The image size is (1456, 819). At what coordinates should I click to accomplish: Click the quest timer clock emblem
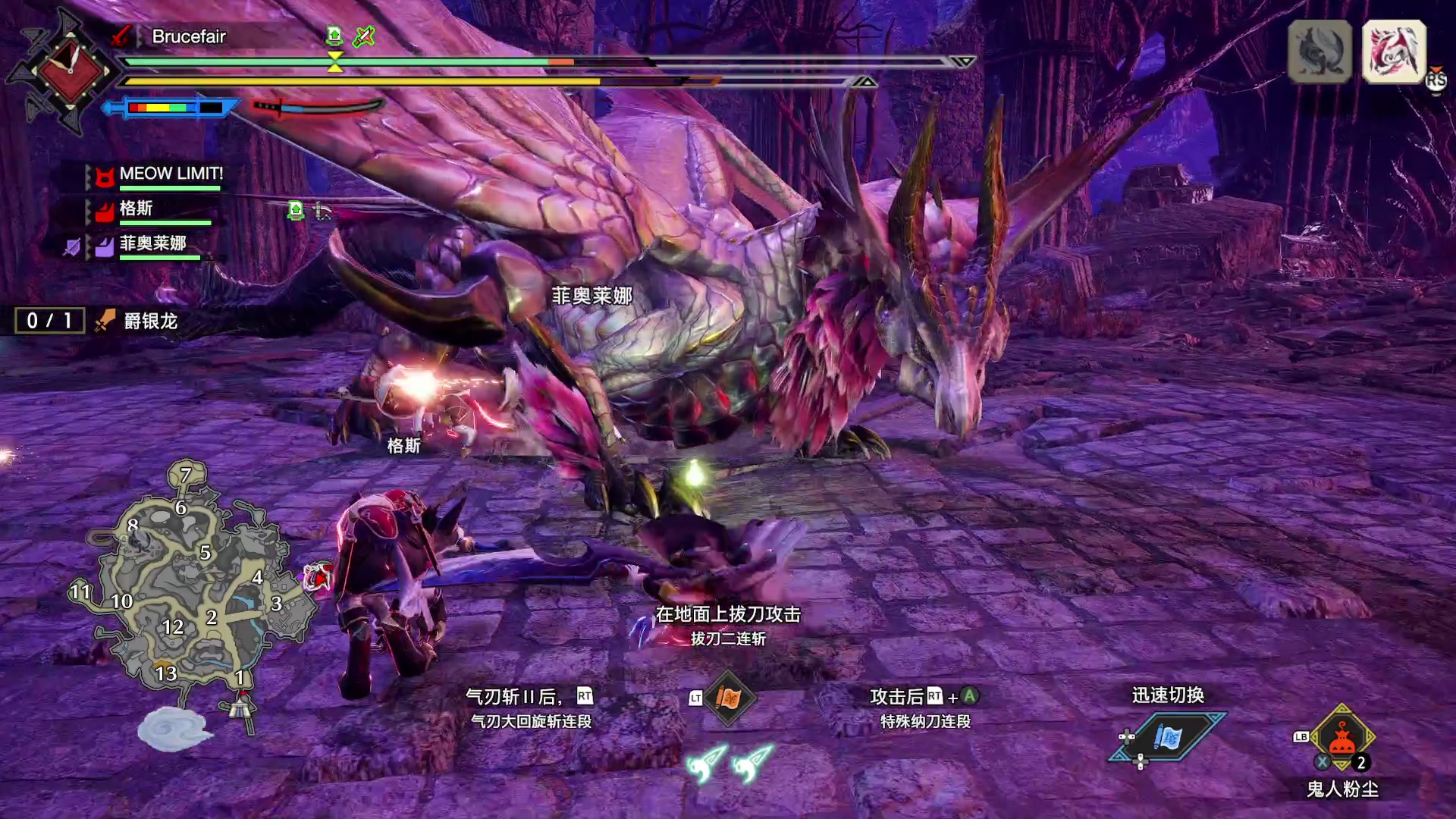pos(70,71)
